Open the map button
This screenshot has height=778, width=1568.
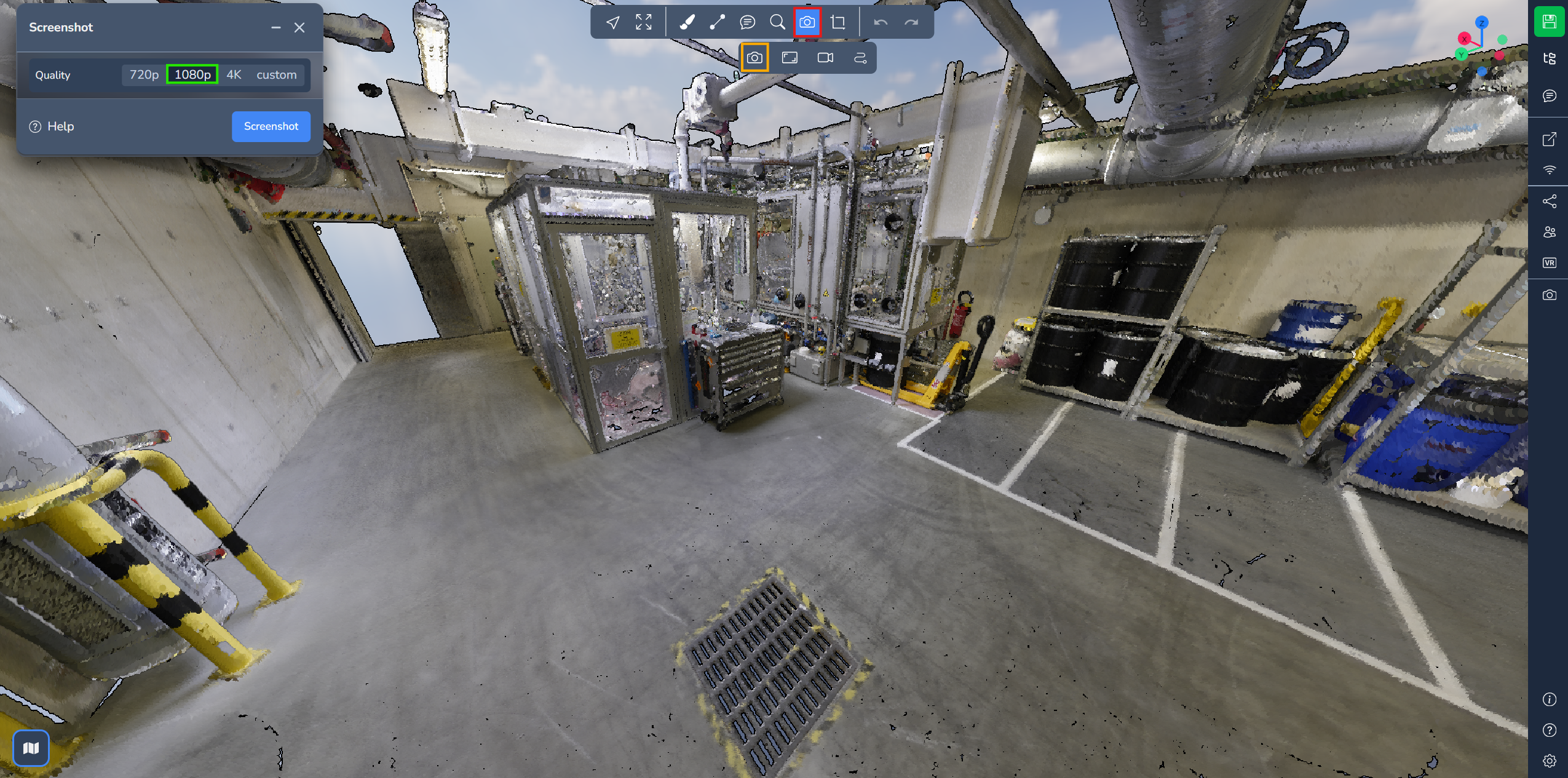(31, 748)
